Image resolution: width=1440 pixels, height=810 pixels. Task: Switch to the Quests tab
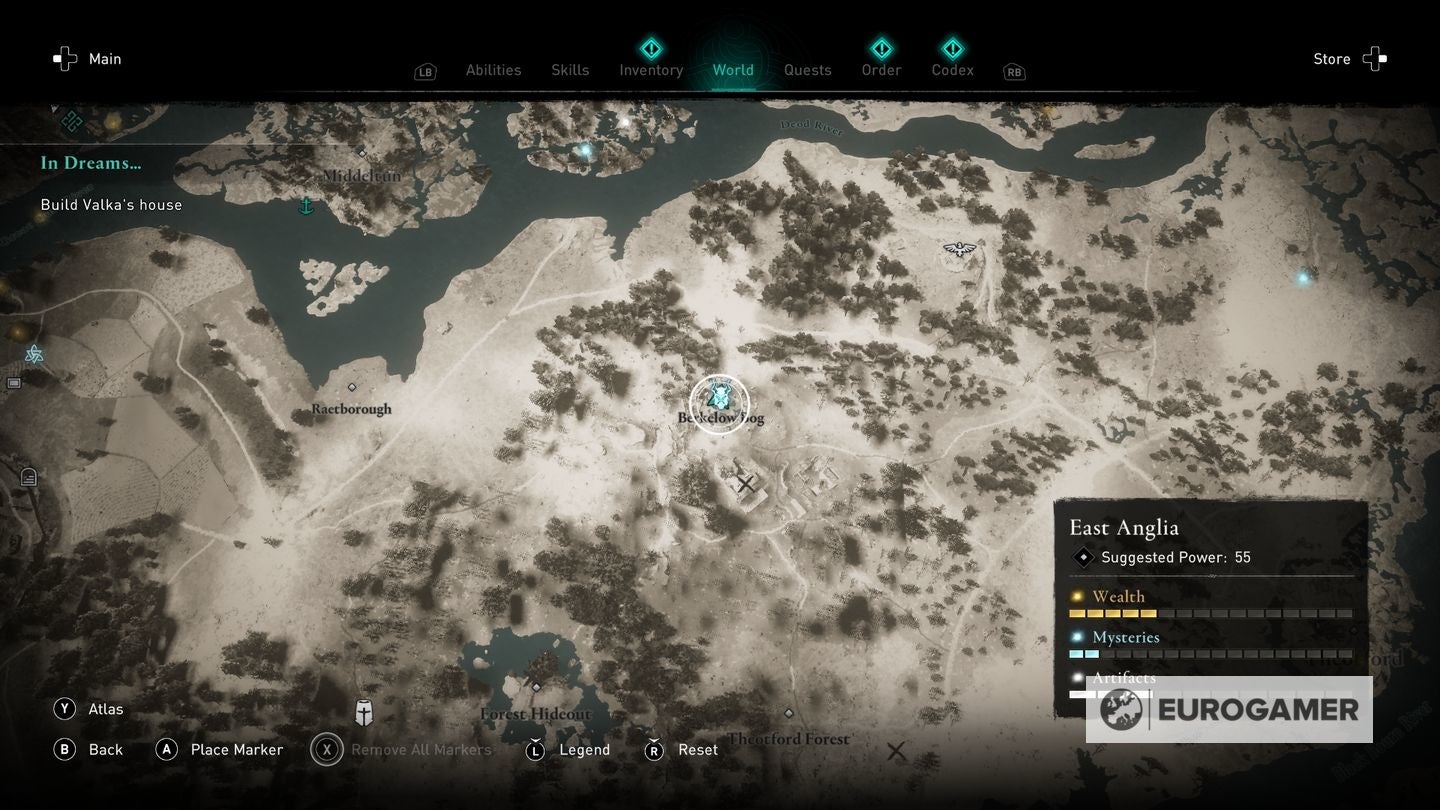(x=807, y=70)
